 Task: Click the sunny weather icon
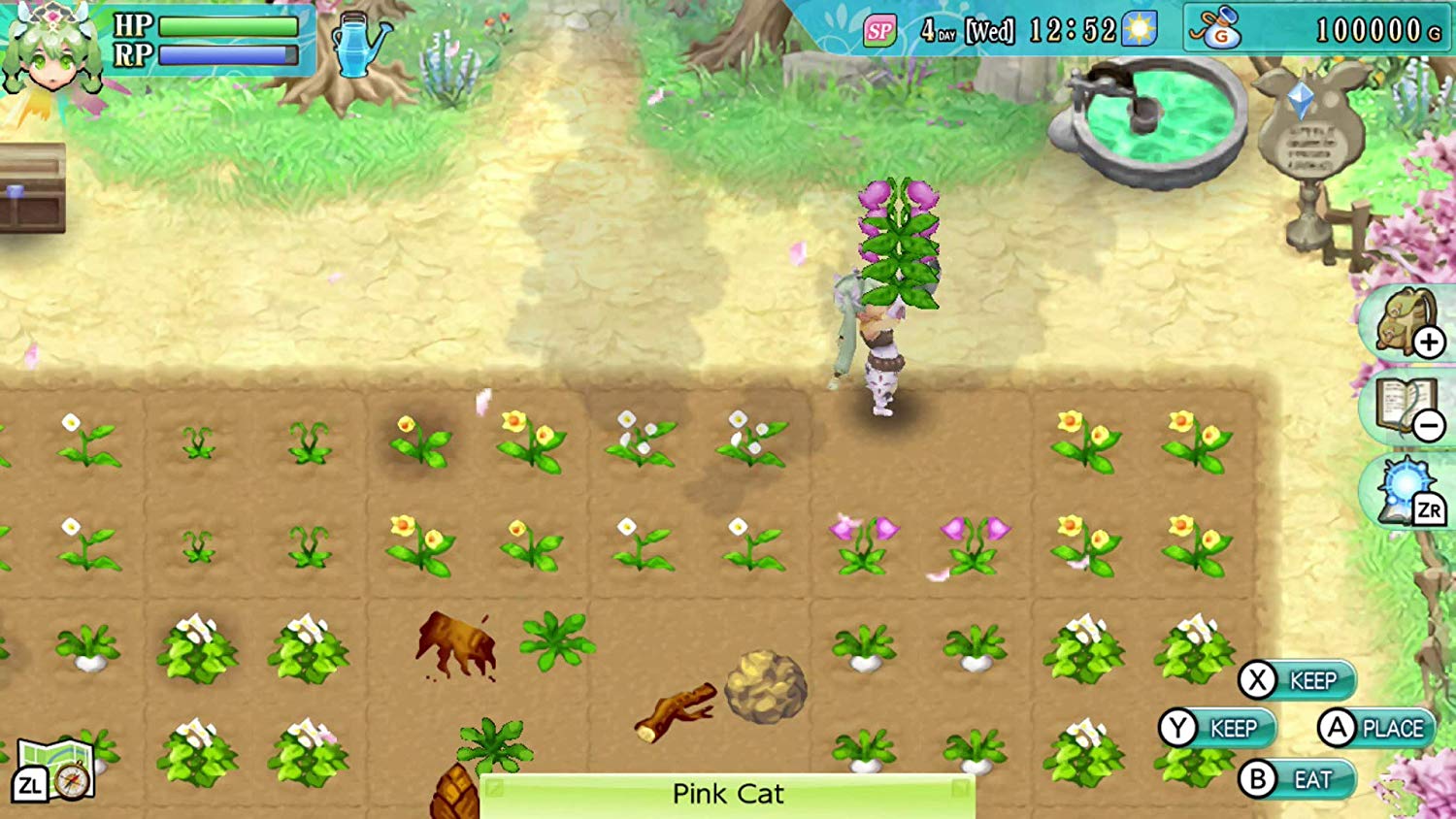(1138, 30)
